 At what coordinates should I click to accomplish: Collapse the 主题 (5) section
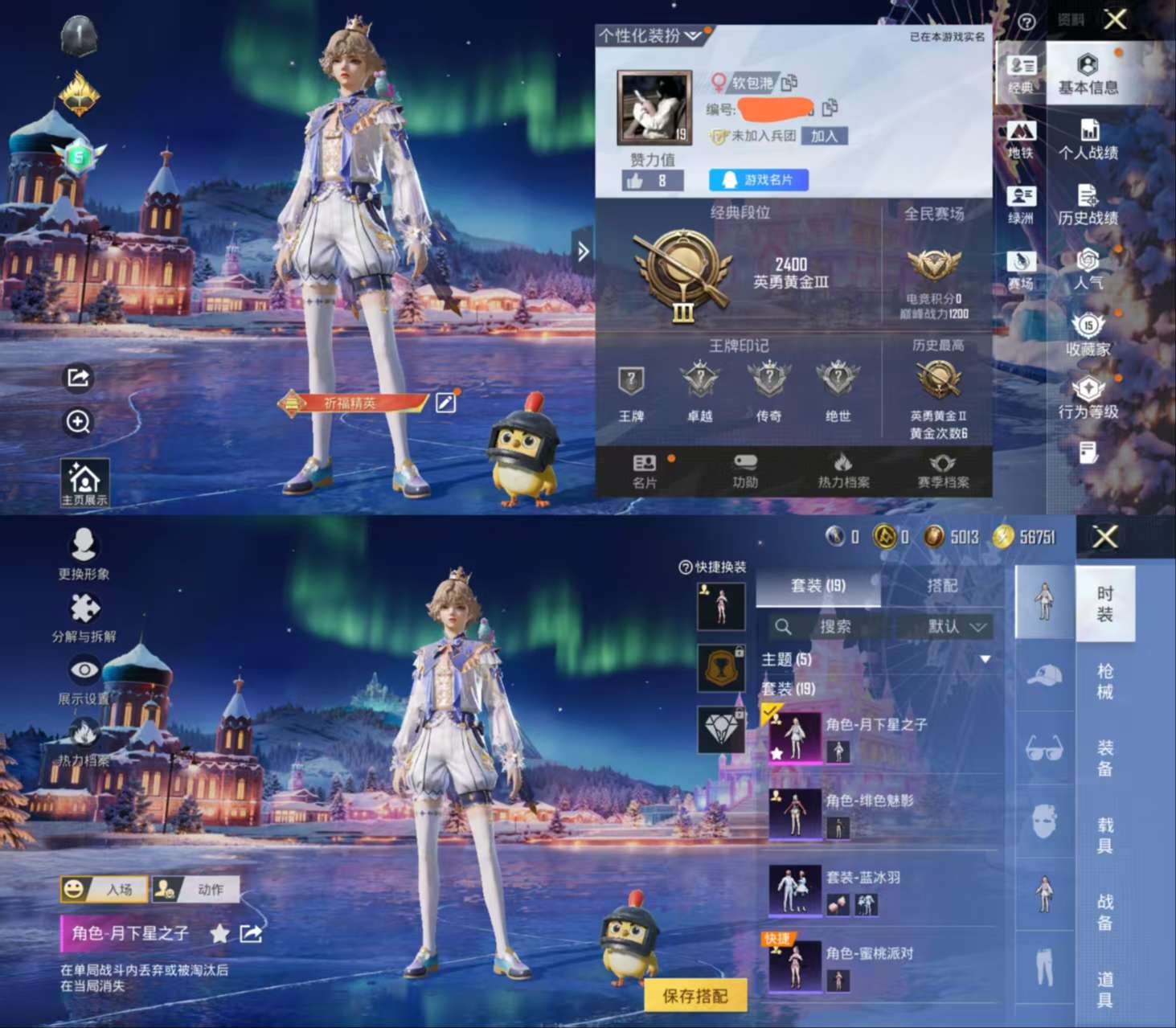click(984, 658)
